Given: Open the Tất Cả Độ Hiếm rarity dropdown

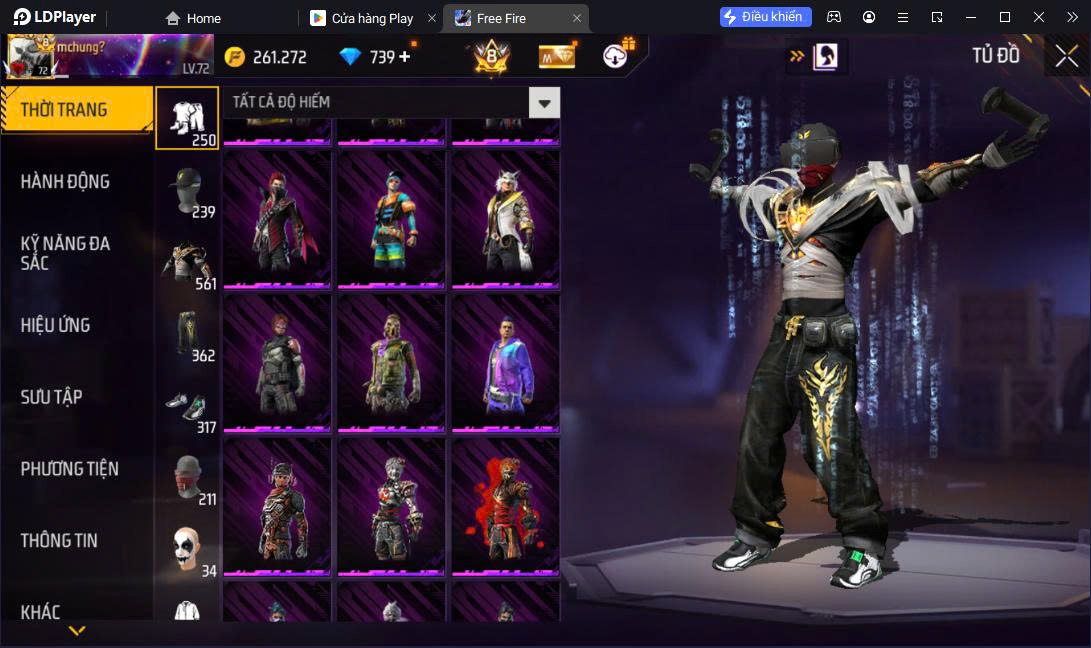Looking at the screenshot, I should tap(544, 102).
